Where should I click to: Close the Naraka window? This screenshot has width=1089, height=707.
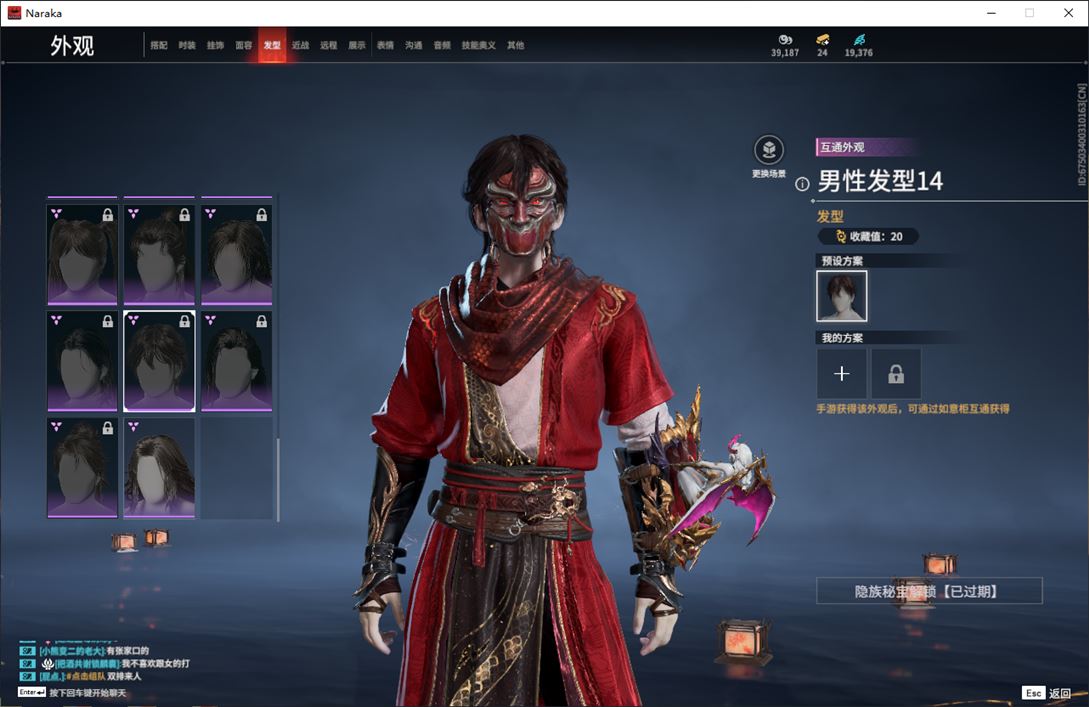(x=1067, y=13)
